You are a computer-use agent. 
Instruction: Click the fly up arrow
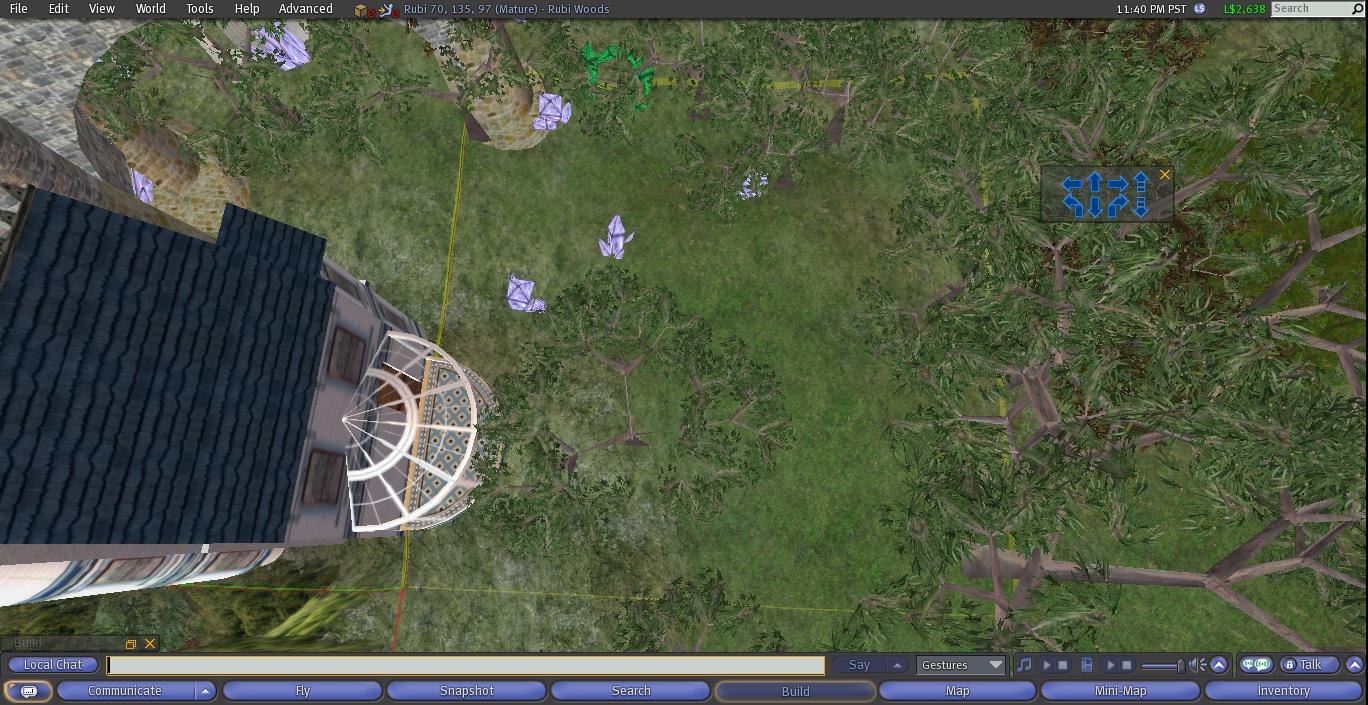(1141, 182)
